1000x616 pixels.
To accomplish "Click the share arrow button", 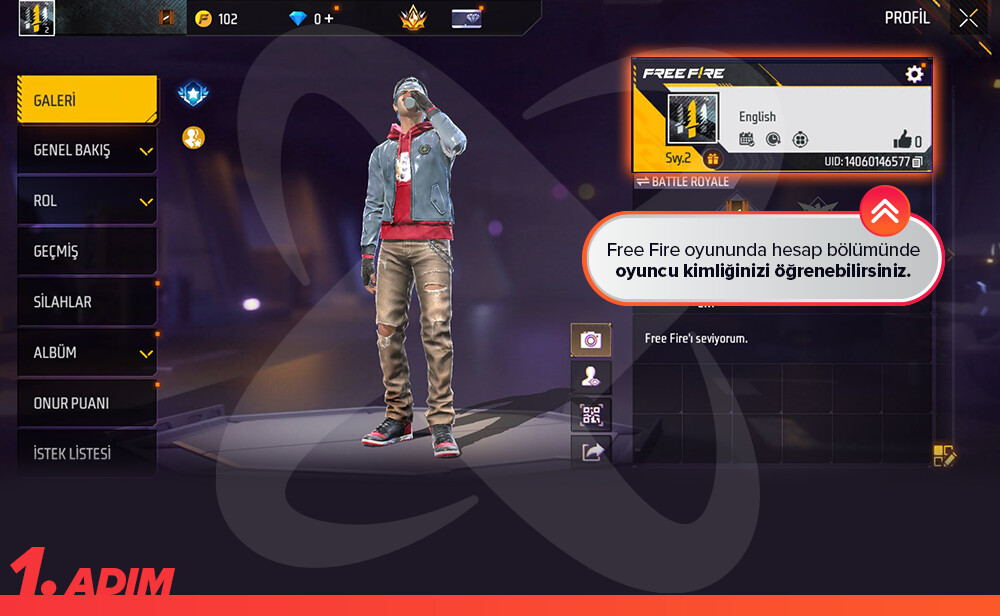I will coord(591,452).
